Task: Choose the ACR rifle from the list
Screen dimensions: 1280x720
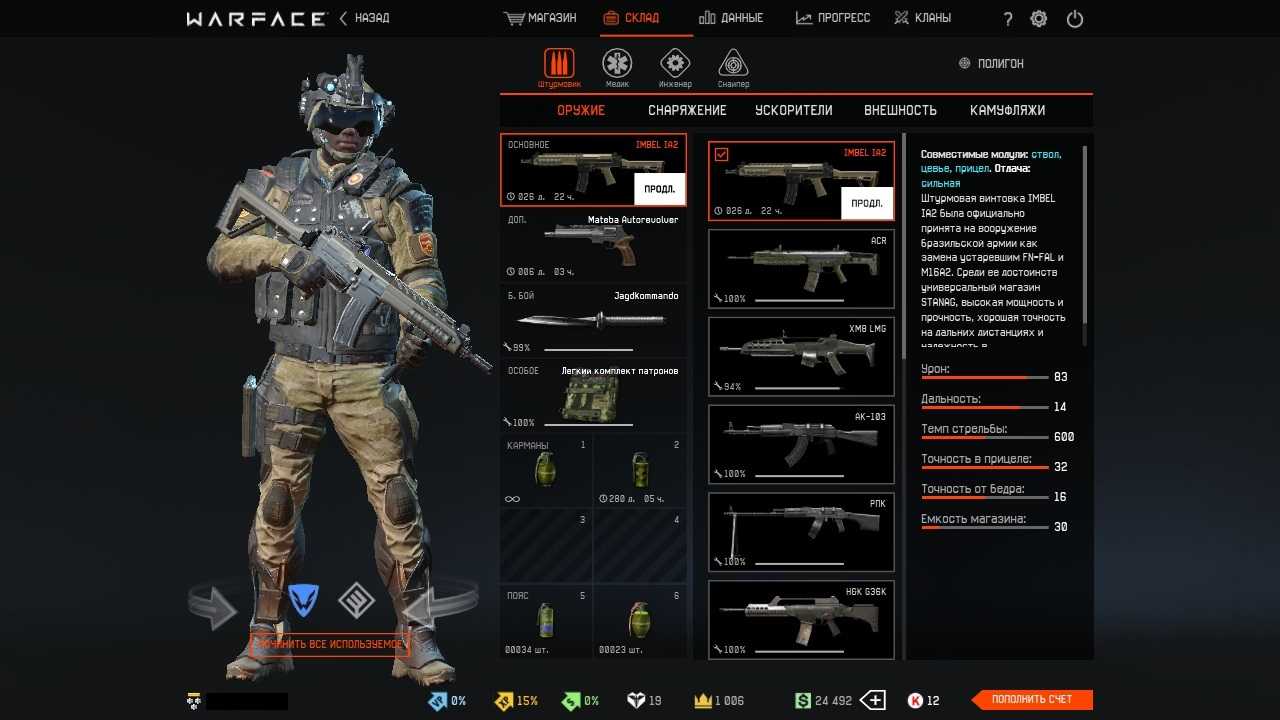Action: pyautogui.click(x=801, y=267)
